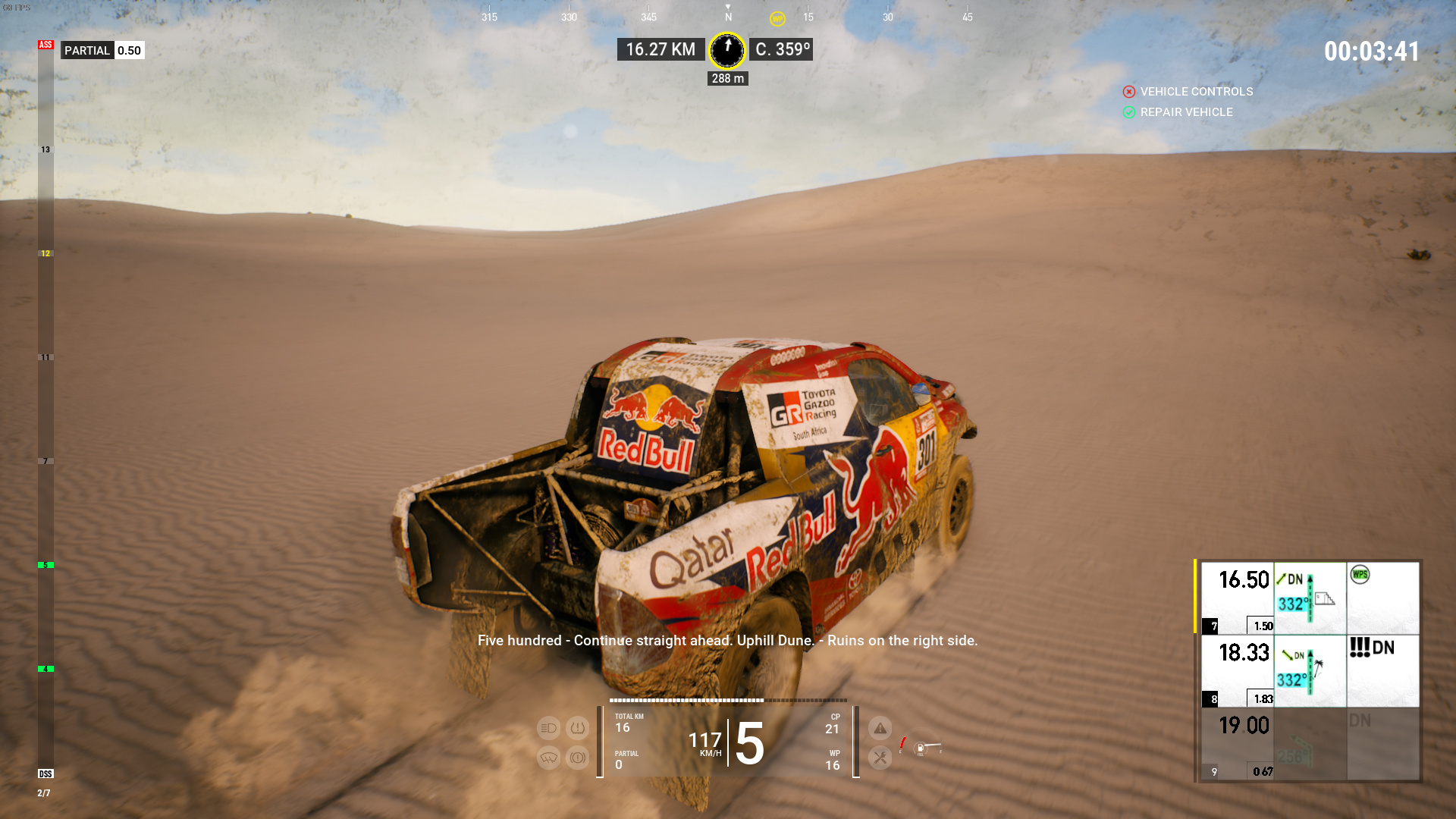Select the Vehicle Controls objective entry
Screen dimensions: 1456x819
click(1196, 92)
